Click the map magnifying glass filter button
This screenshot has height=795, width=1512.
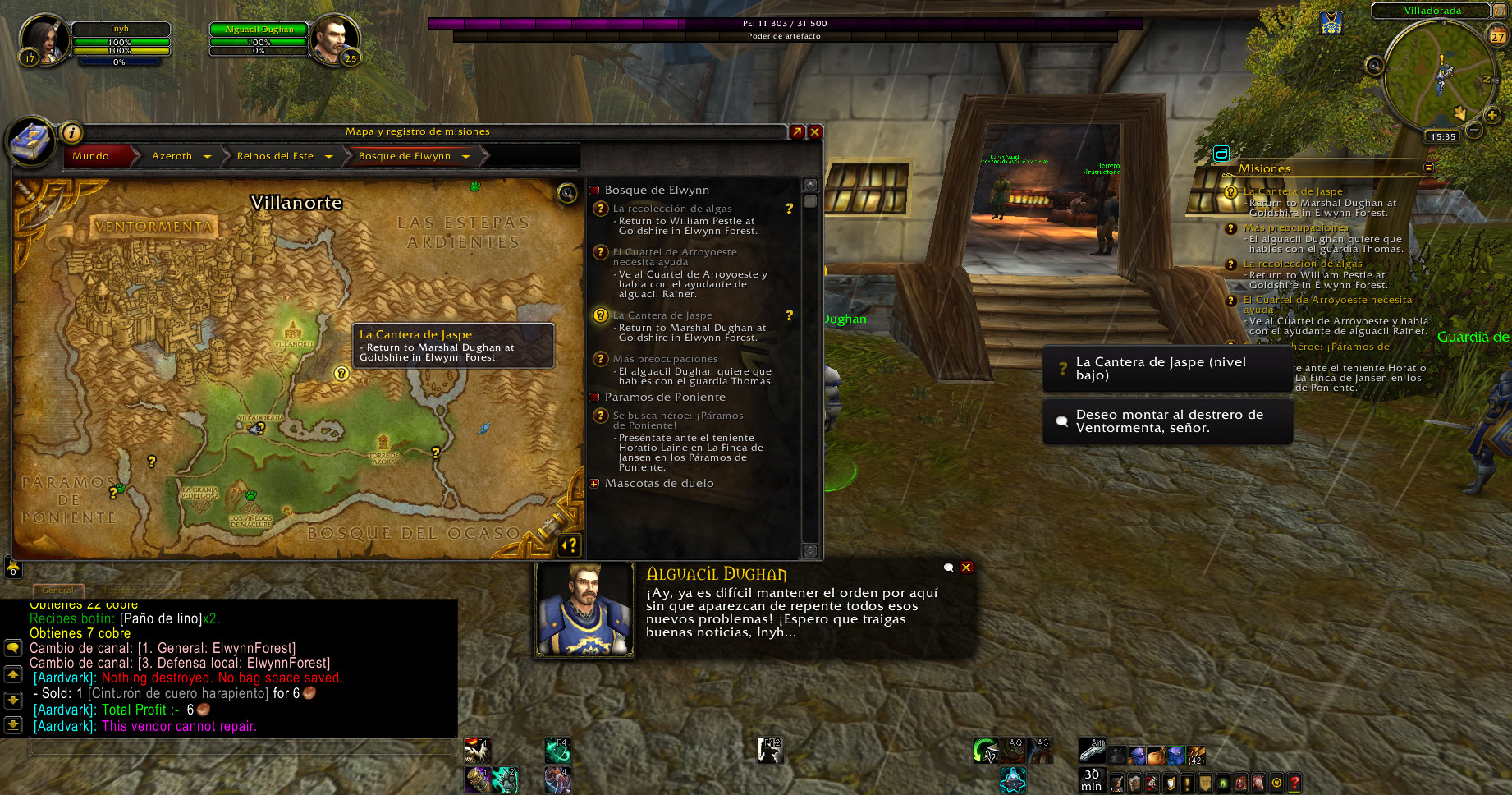click(x=567, y=194)
